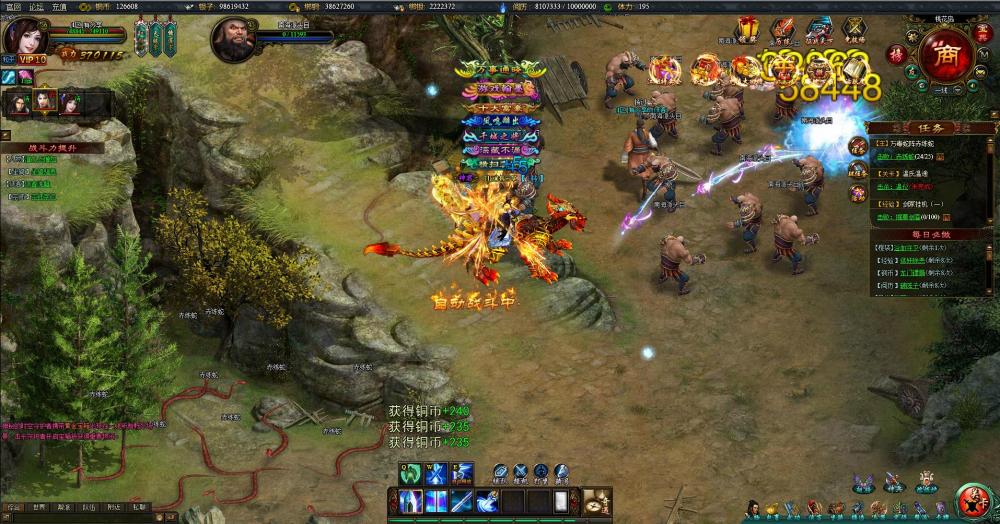The width and height of the screenshot is (1000, 524).
Task: Open the 充值 recharge link
Action: pos(60,6)
